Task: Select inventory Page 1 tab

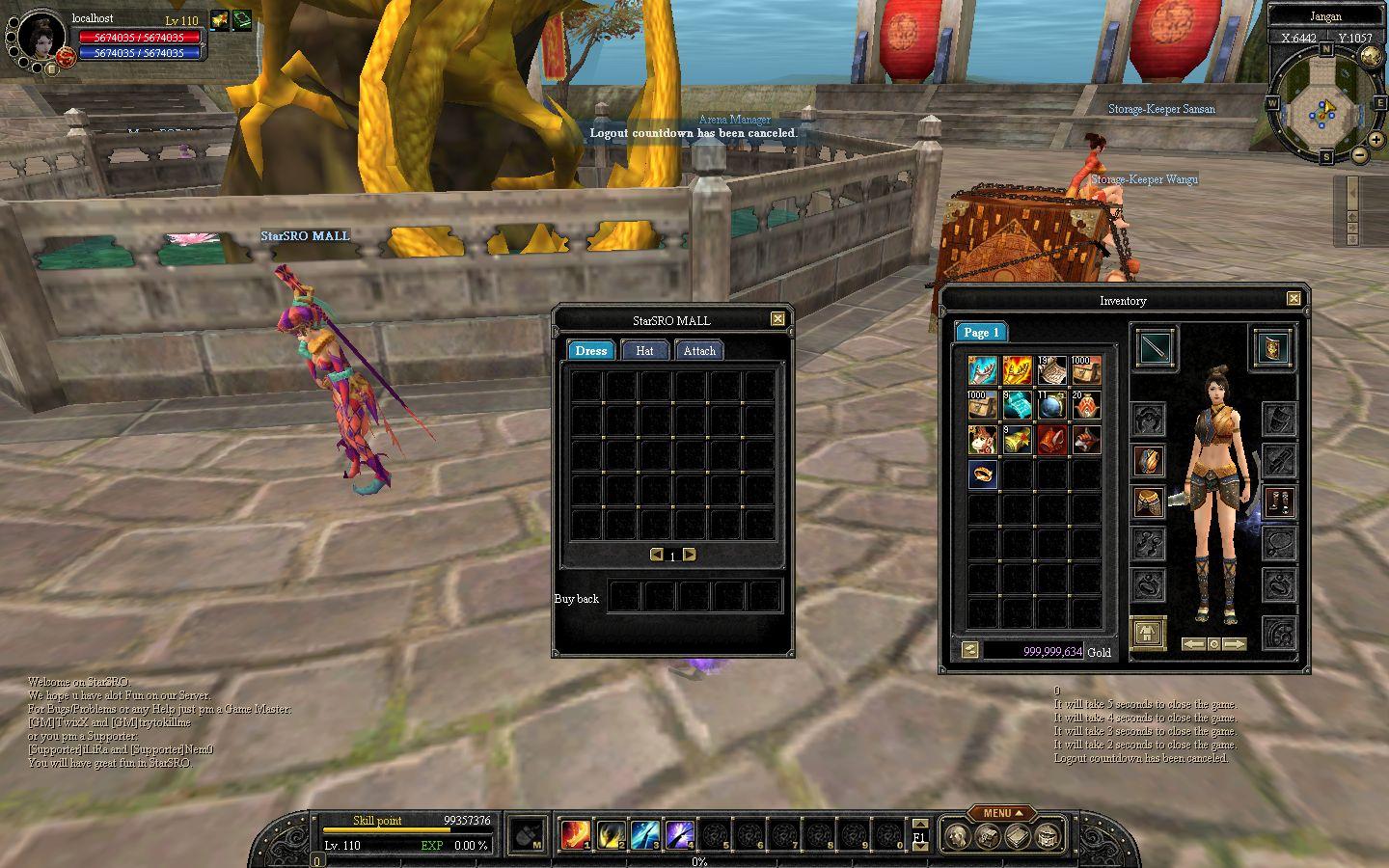Action: click(x=981, y=333)
